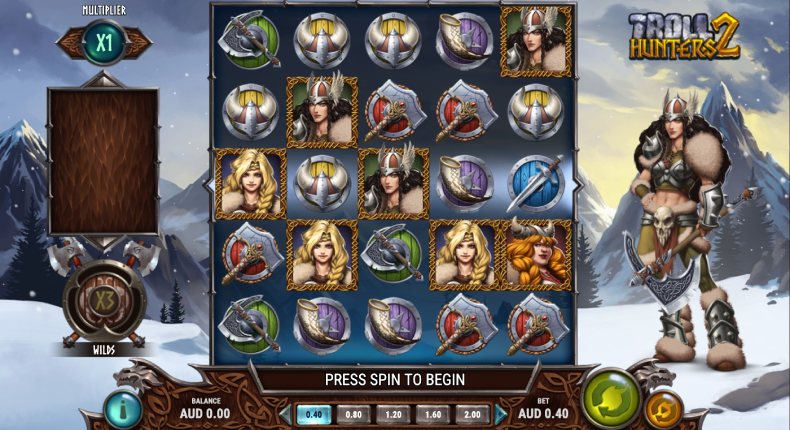
Task: Click the left arrow of bet selector
Action: (286, 413)
